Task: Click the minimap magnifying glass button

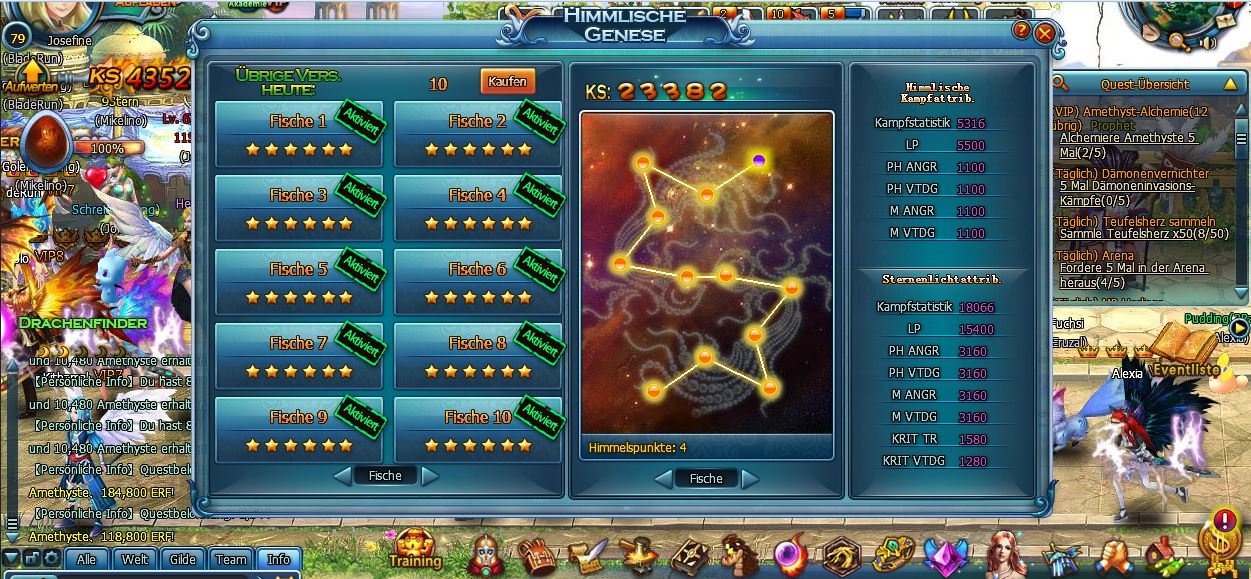Action: (x=1178, y=41)
